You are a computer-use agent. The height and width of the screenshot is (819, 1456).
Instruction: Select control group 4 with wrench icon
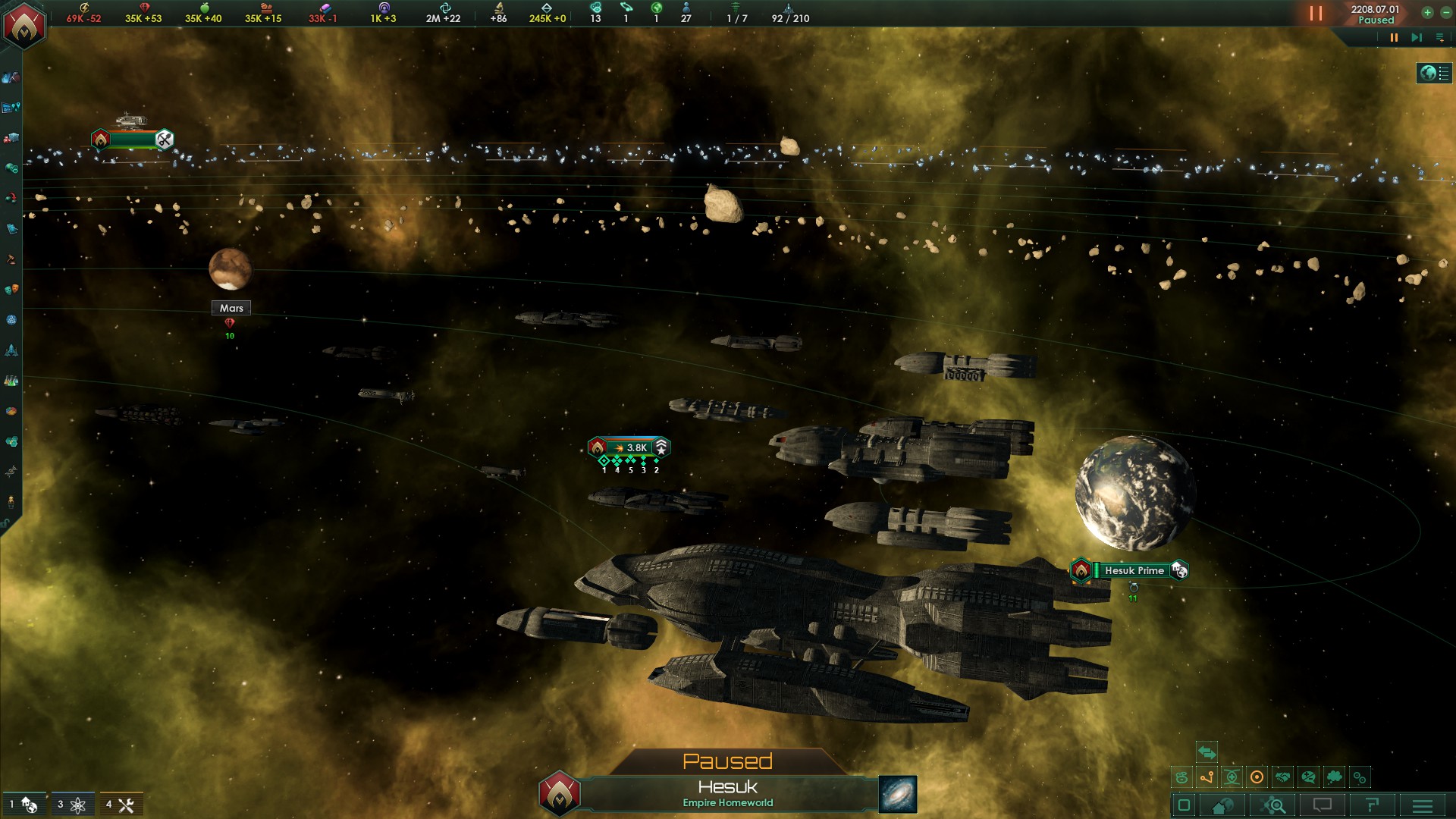coord(120,805)
